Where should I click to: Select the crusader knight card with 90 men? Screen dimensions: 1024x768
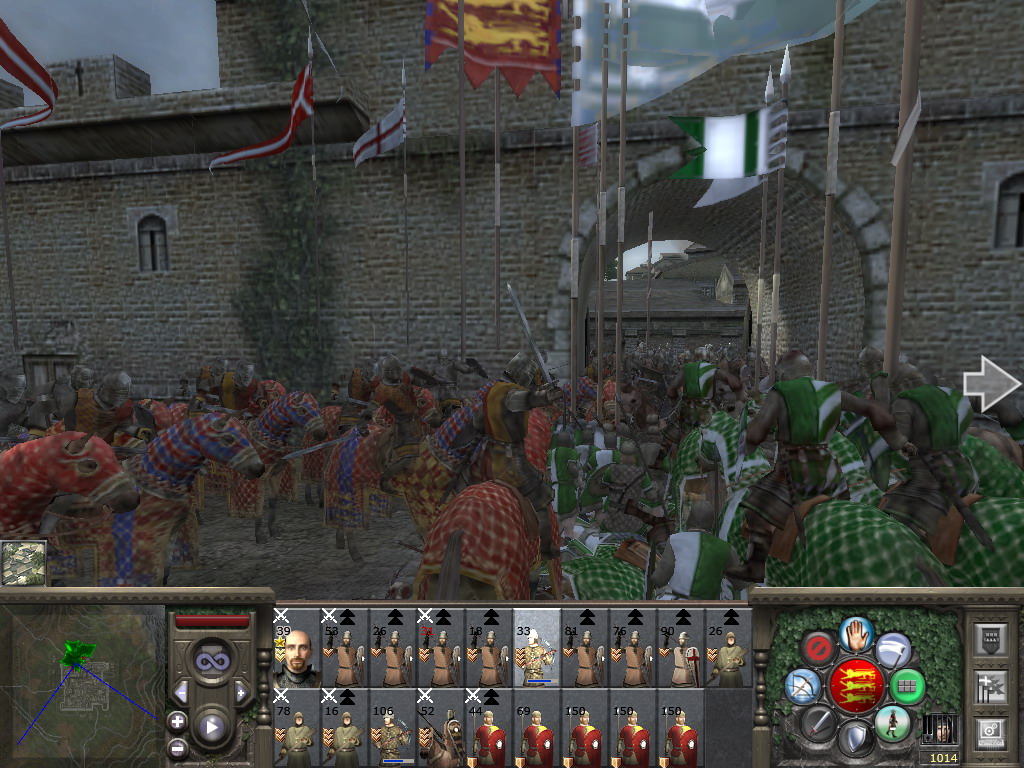point(681,648)
